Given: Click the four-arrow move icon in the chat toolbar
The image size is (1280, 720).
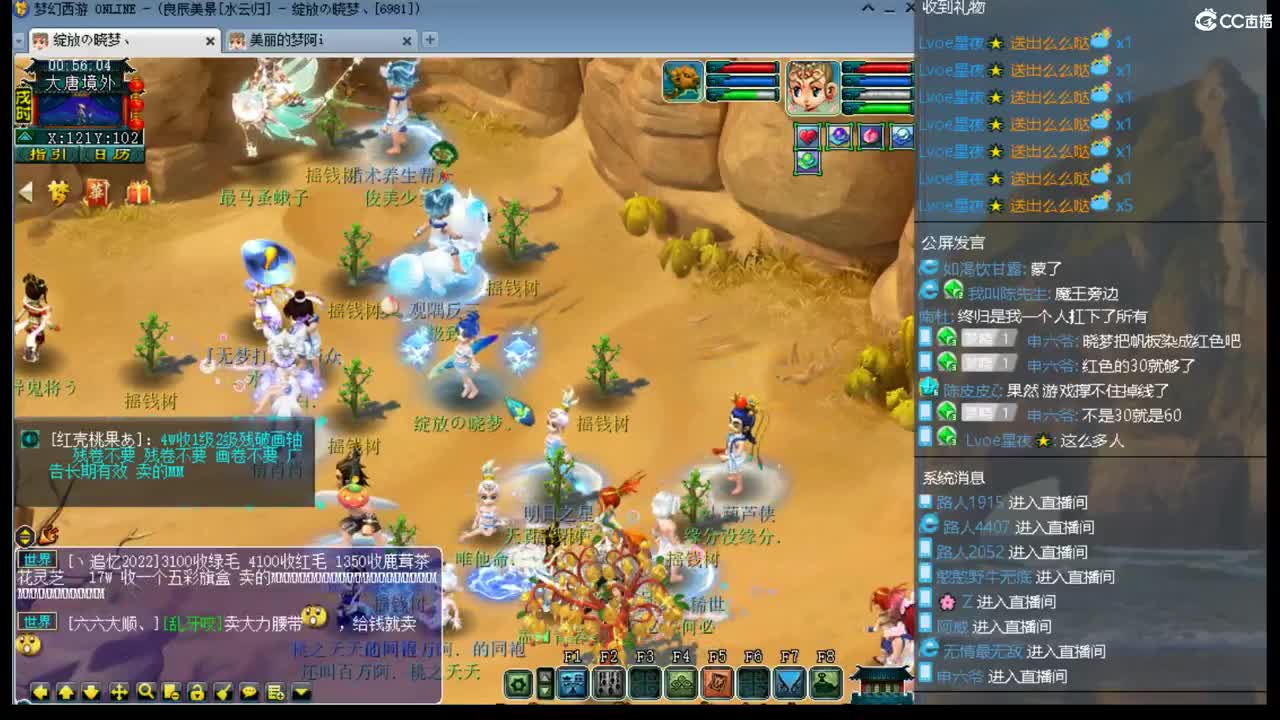Looking at the screenshot, I should point(119,692).
